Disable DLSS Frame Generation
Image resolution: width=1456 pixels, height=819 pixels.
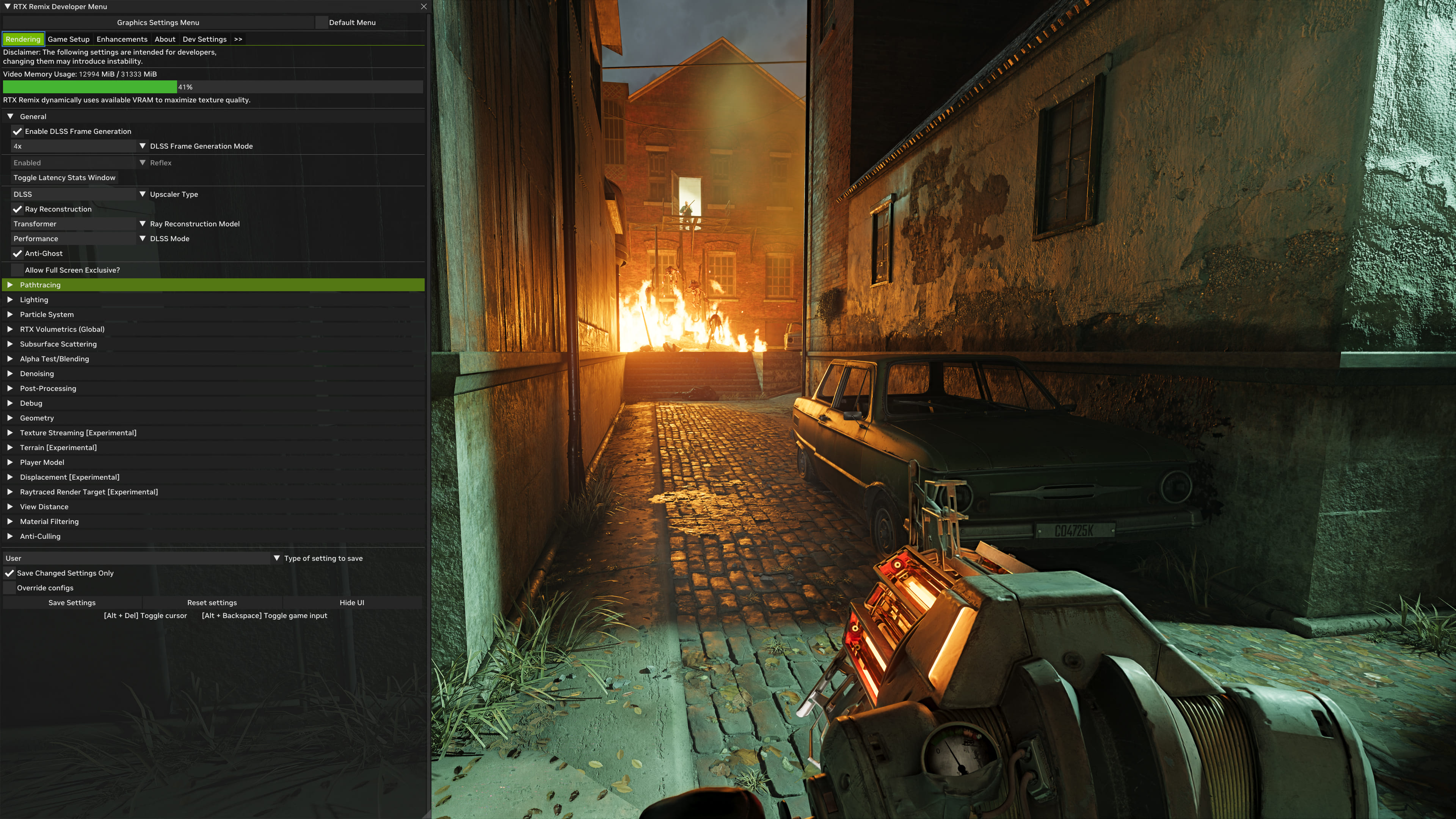pos(17,131)
